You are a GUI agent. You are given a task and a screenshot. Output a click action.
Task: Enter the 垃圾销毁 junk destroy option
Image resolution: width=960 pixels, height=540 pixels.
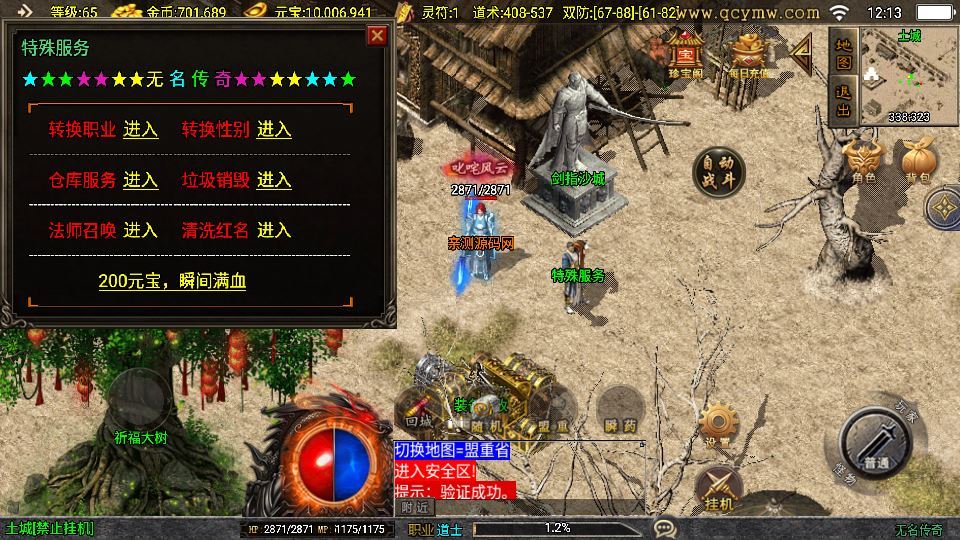pyautogui.click(x=274, y=180)
